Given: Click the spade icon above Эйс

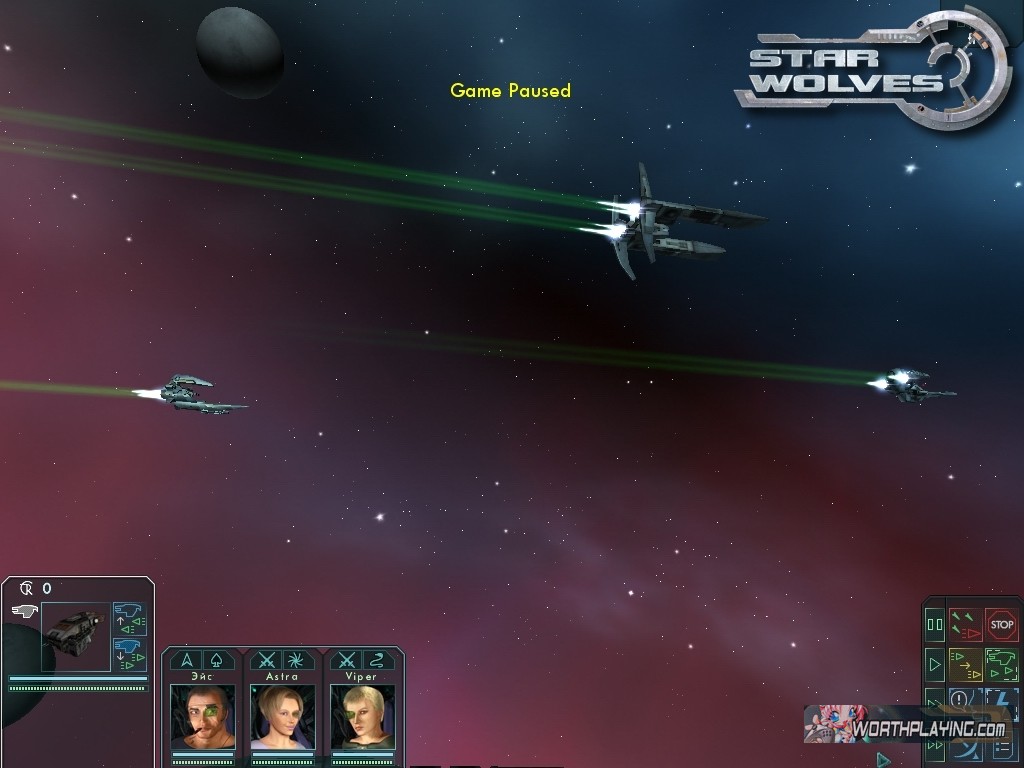Looking at the screenshot, I should pos(218,660).
